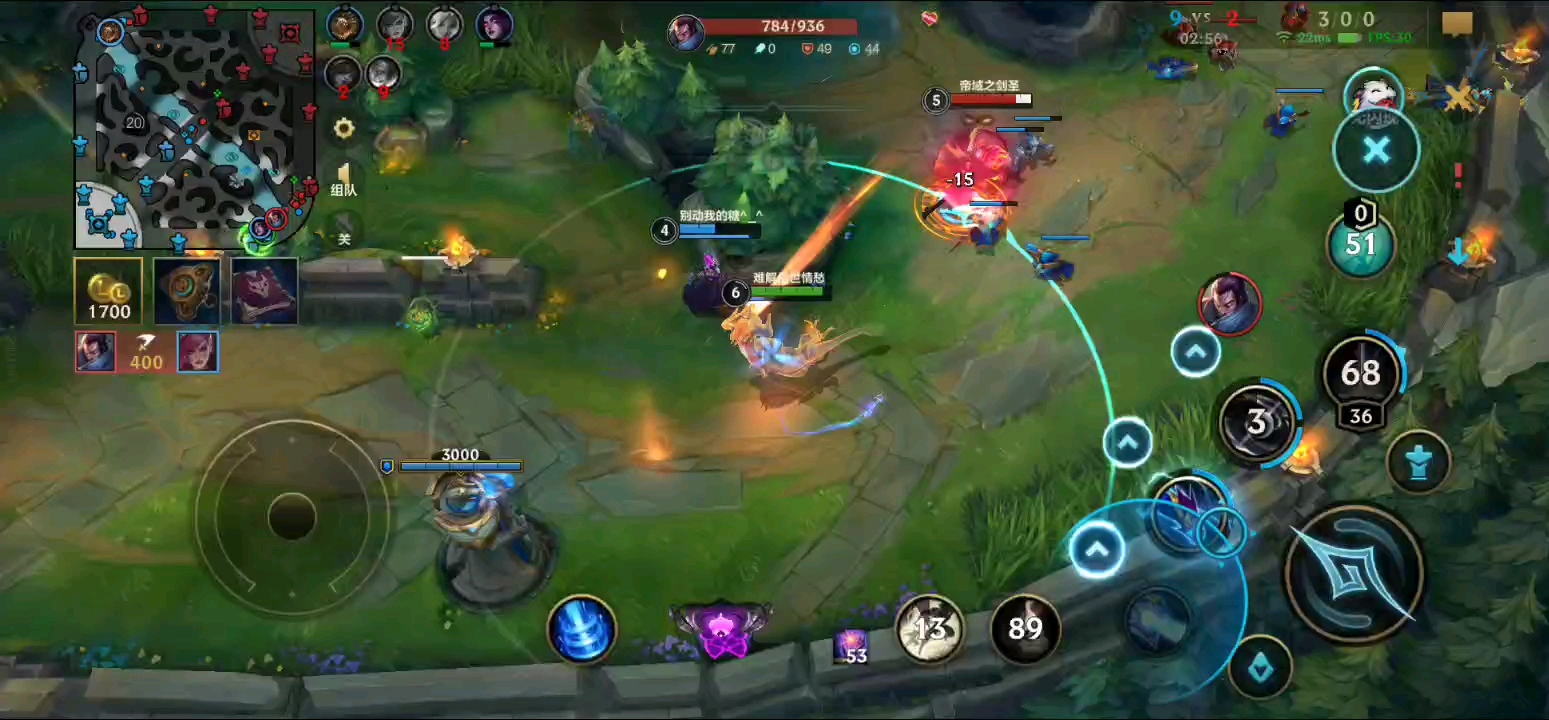The height and width of the screenshot is (720, 1549).
Task: Activate the ability showing cooldown 3
Action: point(1258,423)
